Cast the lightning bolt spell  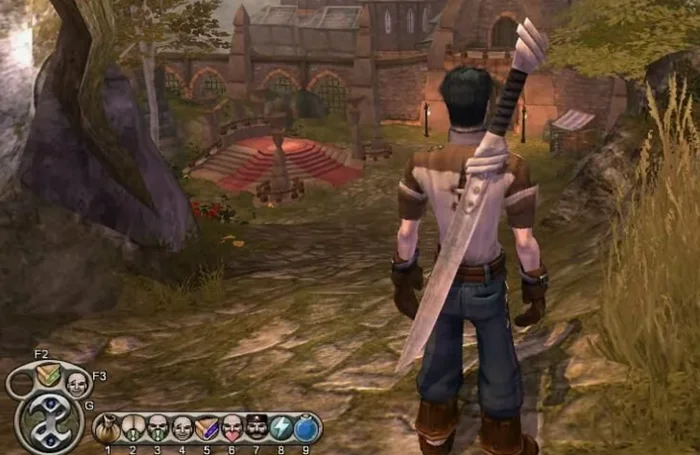[x=282, y=428]
